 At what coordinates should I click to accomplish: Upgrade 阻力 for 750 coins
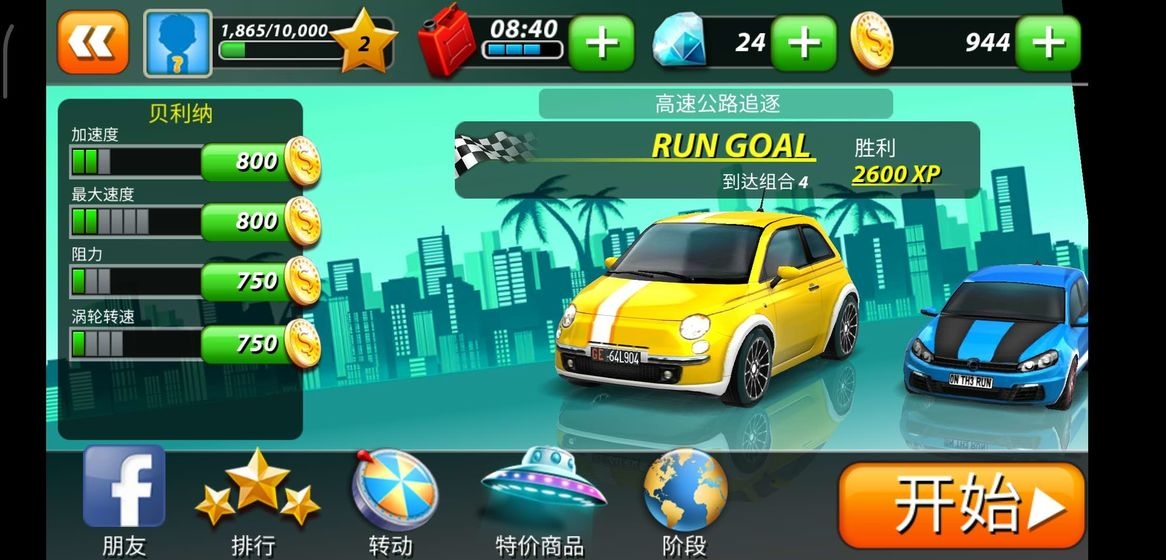pos(260,282)
